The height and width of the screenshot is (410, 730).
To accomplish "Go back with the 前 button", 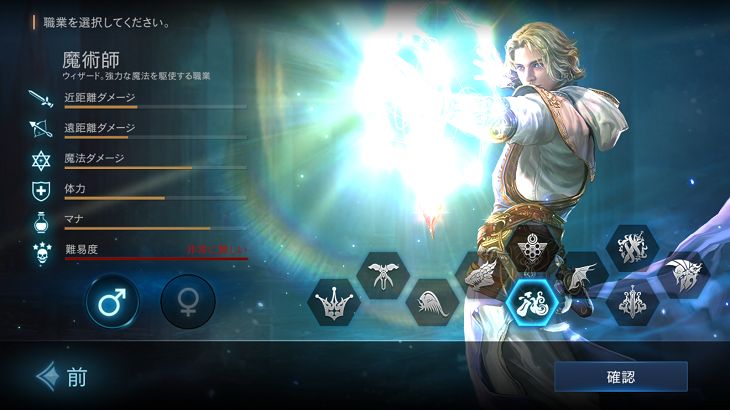I will point(62,377).
